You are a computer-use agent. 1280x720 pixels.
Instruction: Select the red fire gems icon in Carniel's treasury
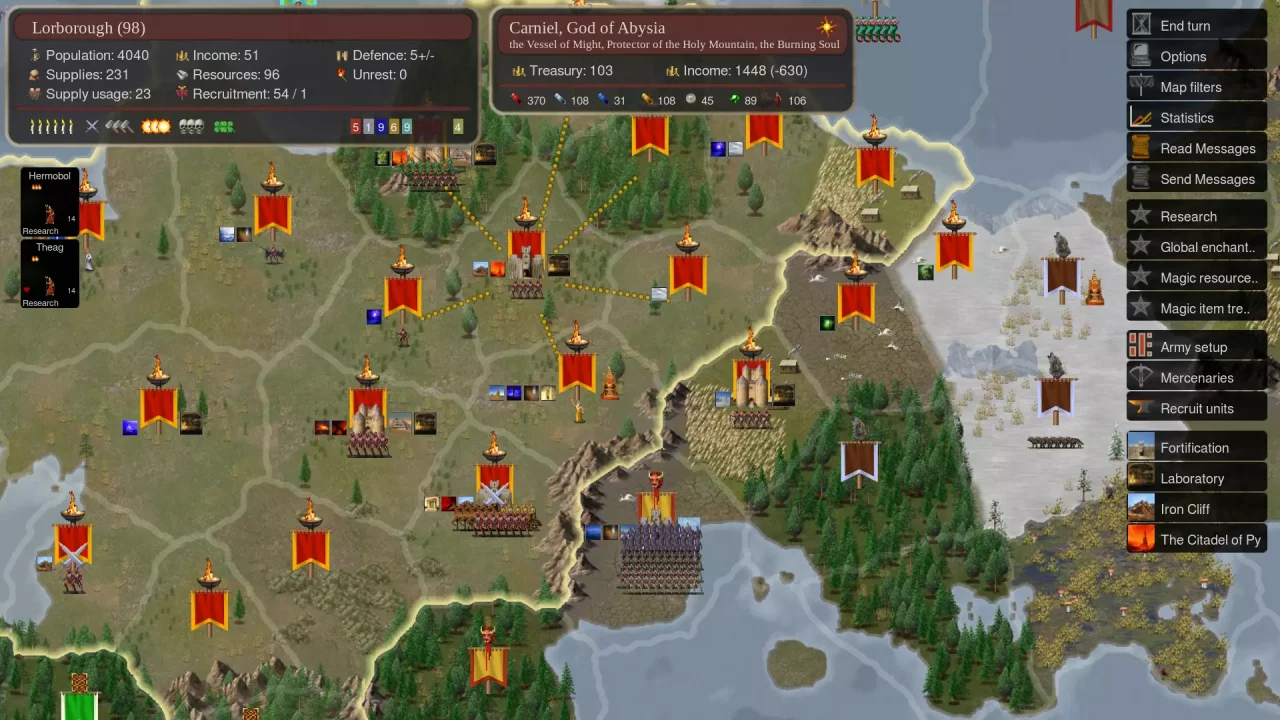click(515, 100)
